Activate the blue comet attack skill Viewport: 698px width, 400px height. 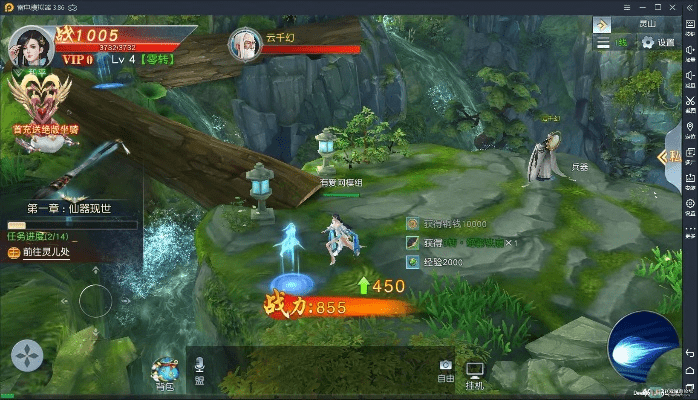click(x=642, y=345)
